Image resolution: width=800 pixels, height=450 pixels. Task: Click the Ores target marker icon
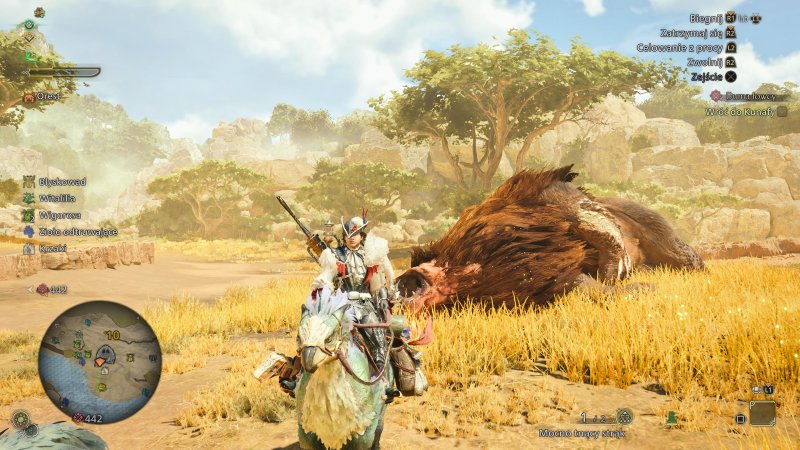29,97
